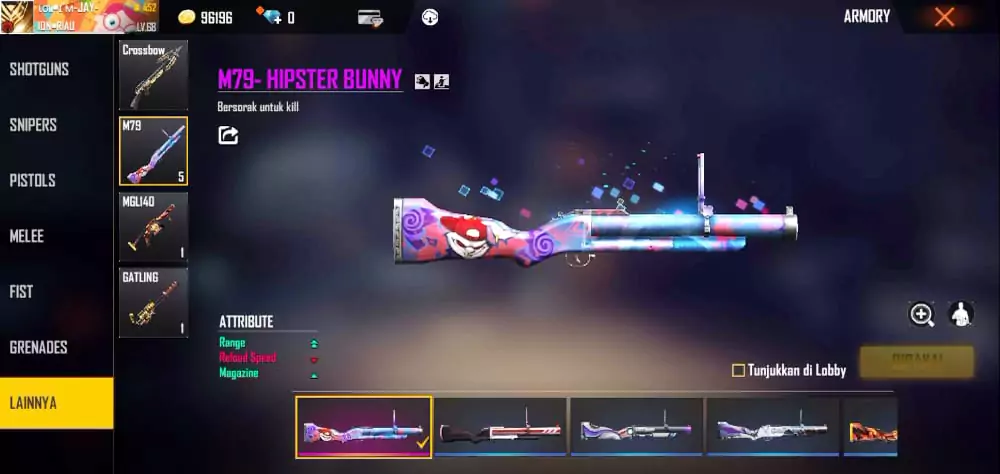Select the Hipster Bunny skin thumbnail

click(x=364, y=427)
